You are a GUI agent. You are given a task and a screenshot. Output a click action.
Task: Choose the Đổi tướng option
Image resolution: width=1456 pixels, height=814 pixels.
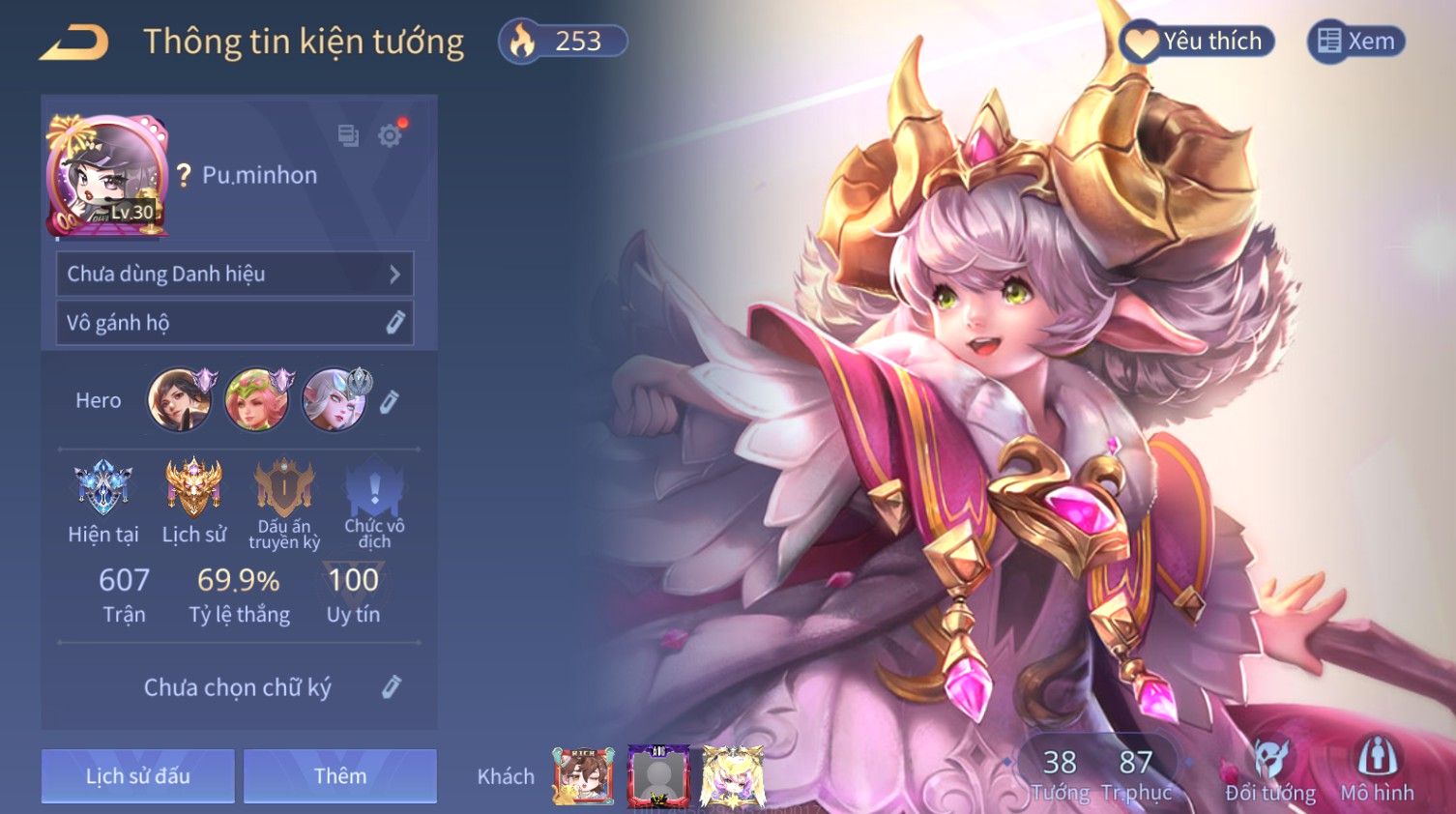(1270, 771)
